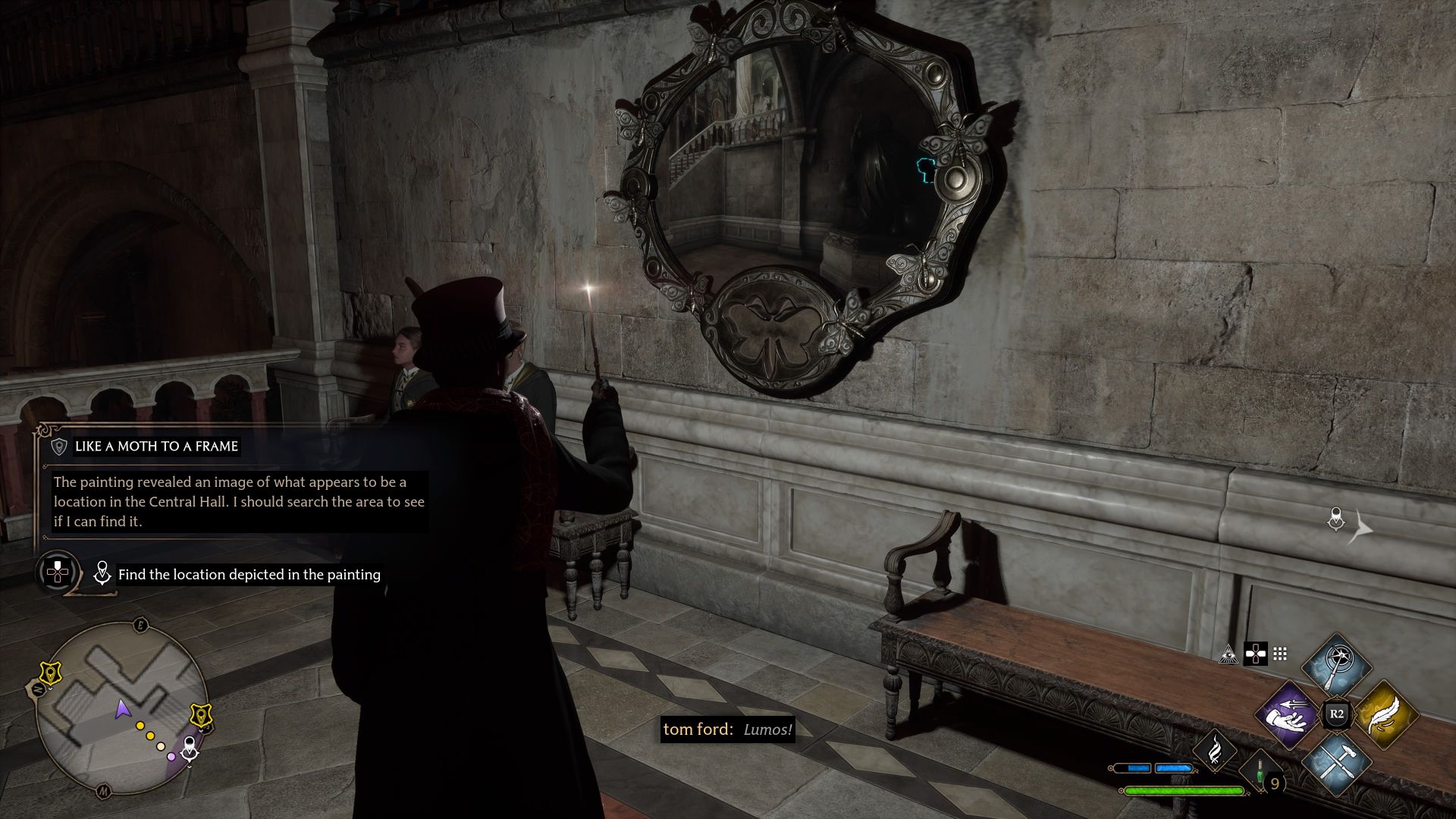Click the eye Revelio indicator above the spell wheel
Screen dimensions: 1456x819
(1228, 654)
